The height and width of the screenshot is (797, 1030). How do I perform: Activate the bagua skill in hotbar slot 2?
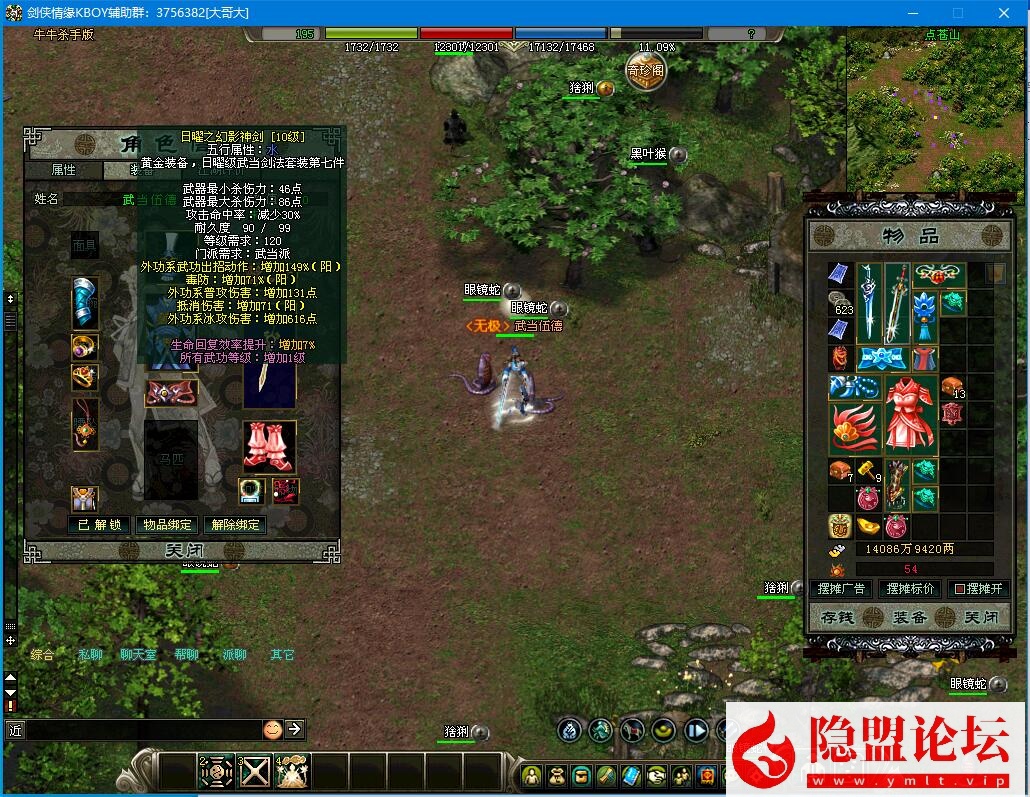point(215,771)
